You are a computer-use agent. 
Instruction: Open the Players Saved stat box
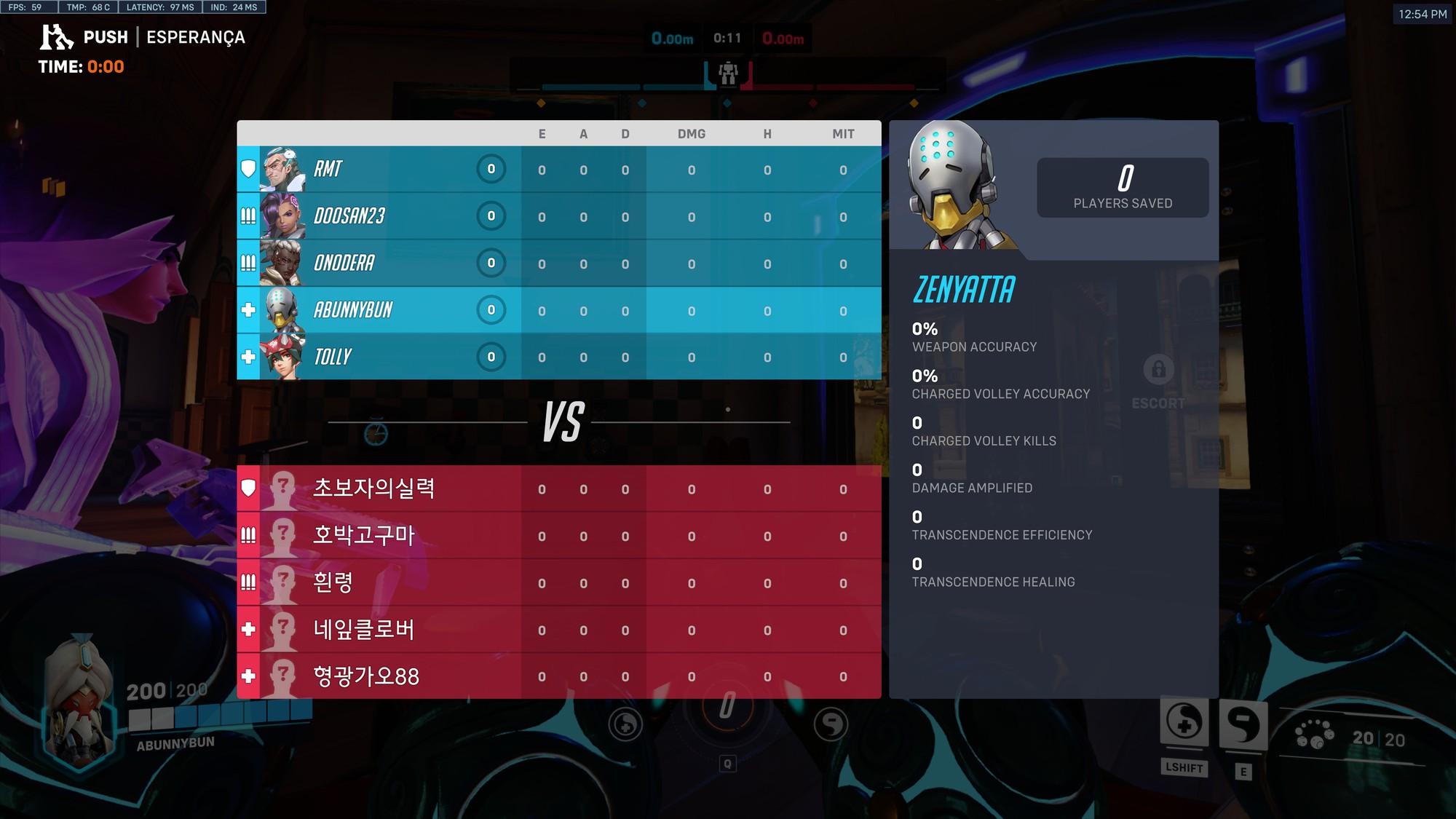pyautogui.click(x=1123, y=187)
